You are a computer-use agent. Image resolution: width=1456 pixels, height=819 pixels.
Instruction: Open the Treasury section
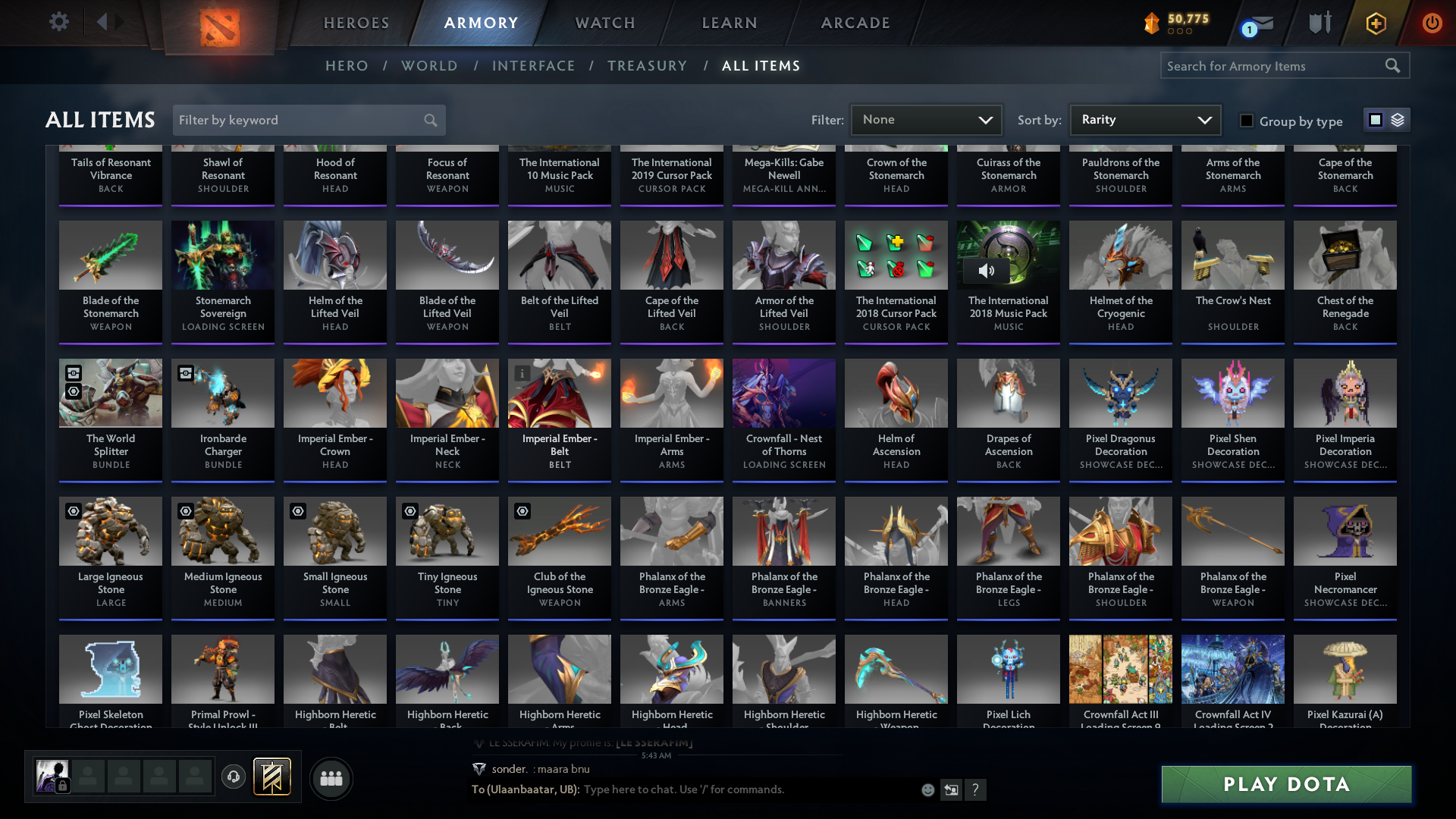[648, 66]
